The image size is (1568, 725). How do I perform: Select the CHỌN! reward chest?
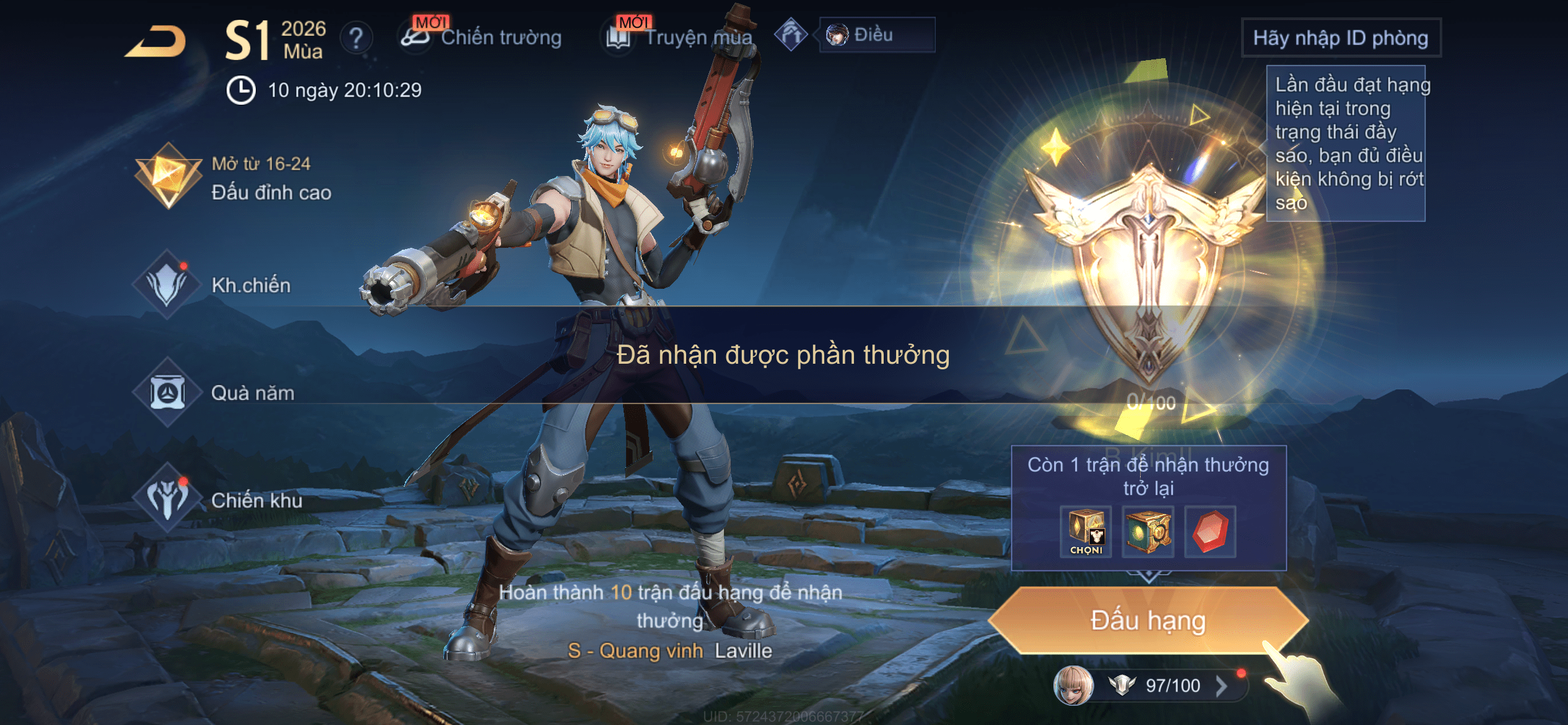coord(1086,532)
